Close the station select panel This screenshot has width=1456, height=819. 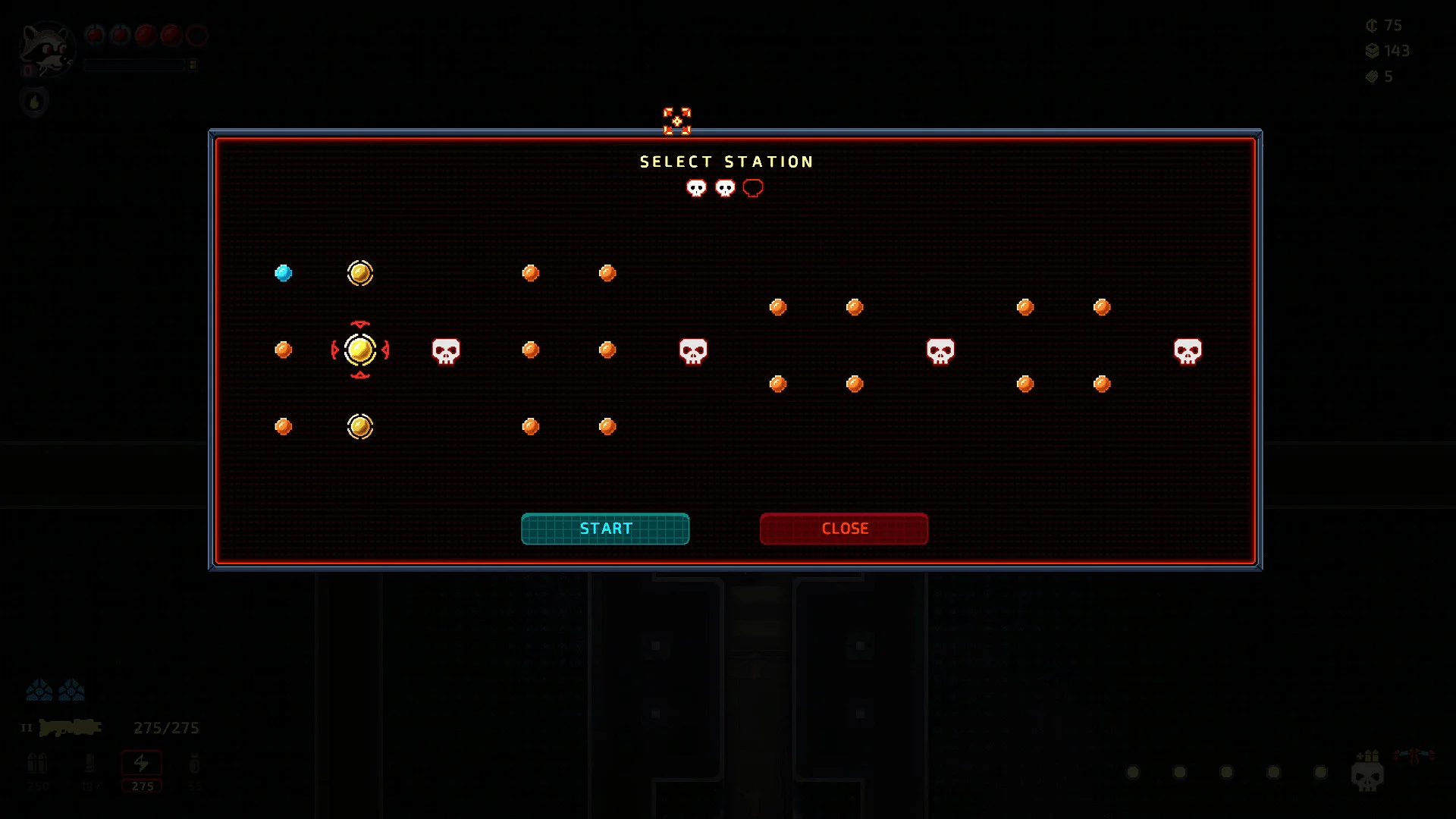click(843, 529)
